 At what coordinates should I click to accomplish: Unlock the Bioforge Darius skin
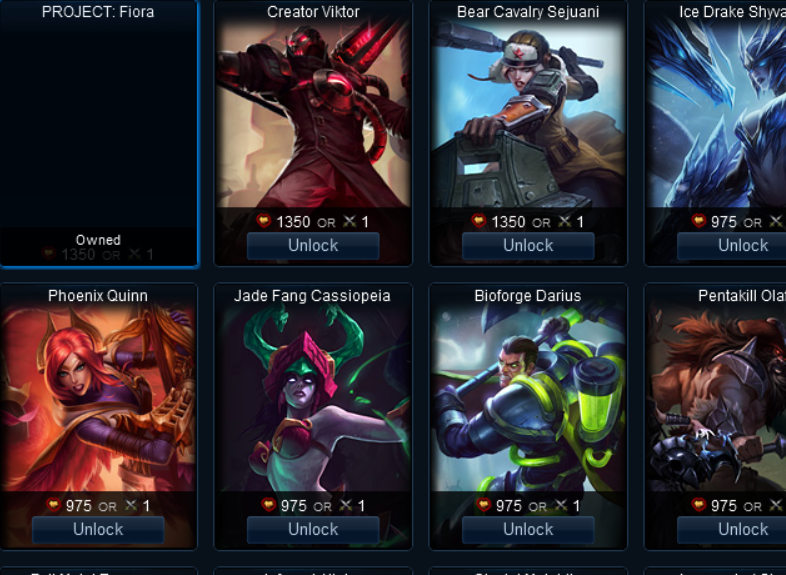pos(528,530)
